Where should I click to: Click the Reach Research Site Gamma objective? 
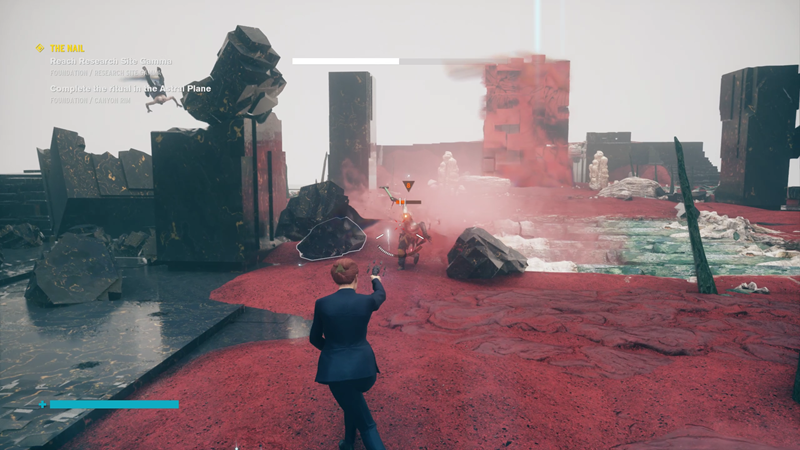[111, 62]
